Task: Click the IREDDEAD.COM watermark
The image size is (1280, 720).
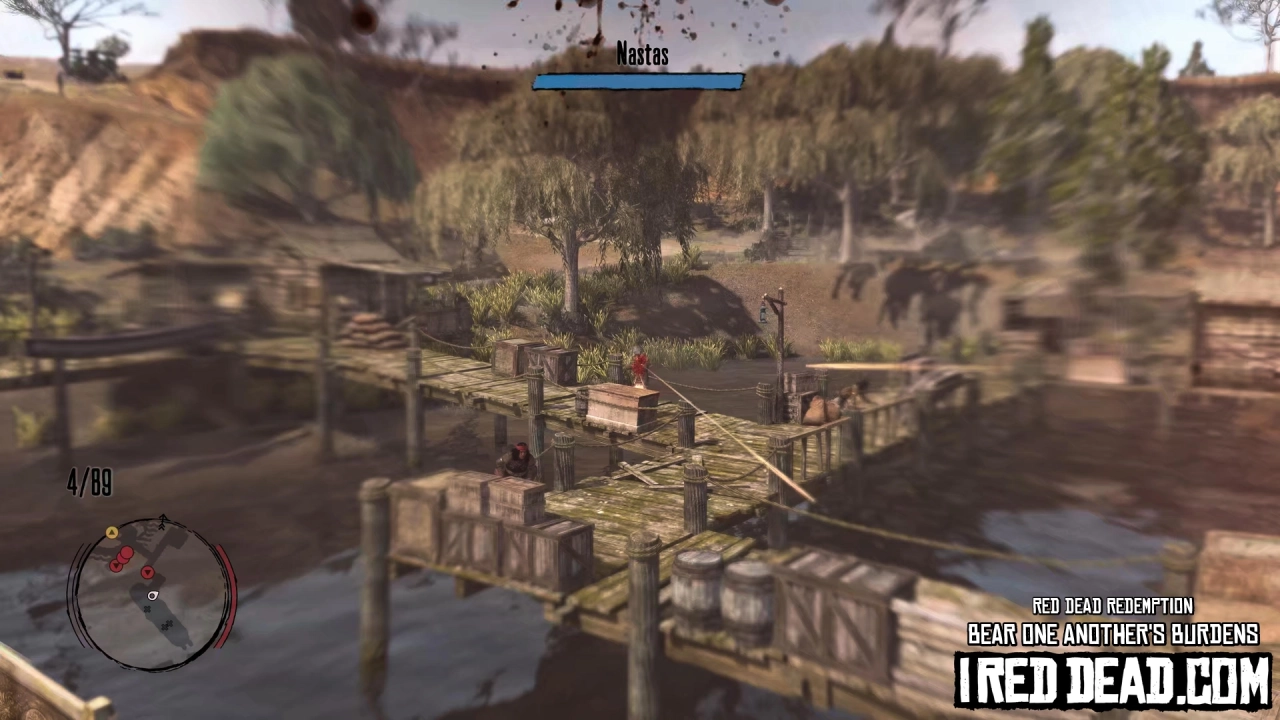Action: pyautogui.click(x=1113, y=674)
